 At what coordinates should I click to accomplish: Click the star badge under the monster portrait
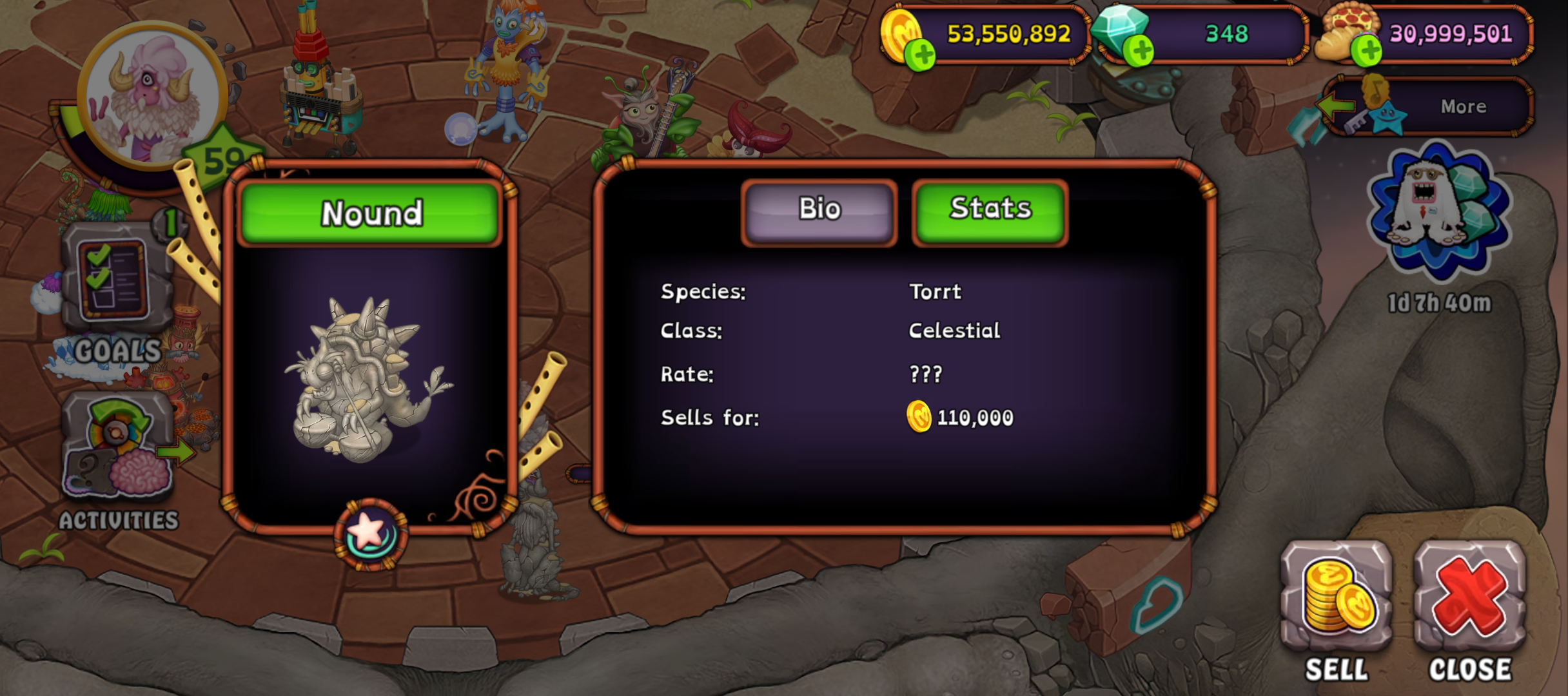click(x=371, y=534)
